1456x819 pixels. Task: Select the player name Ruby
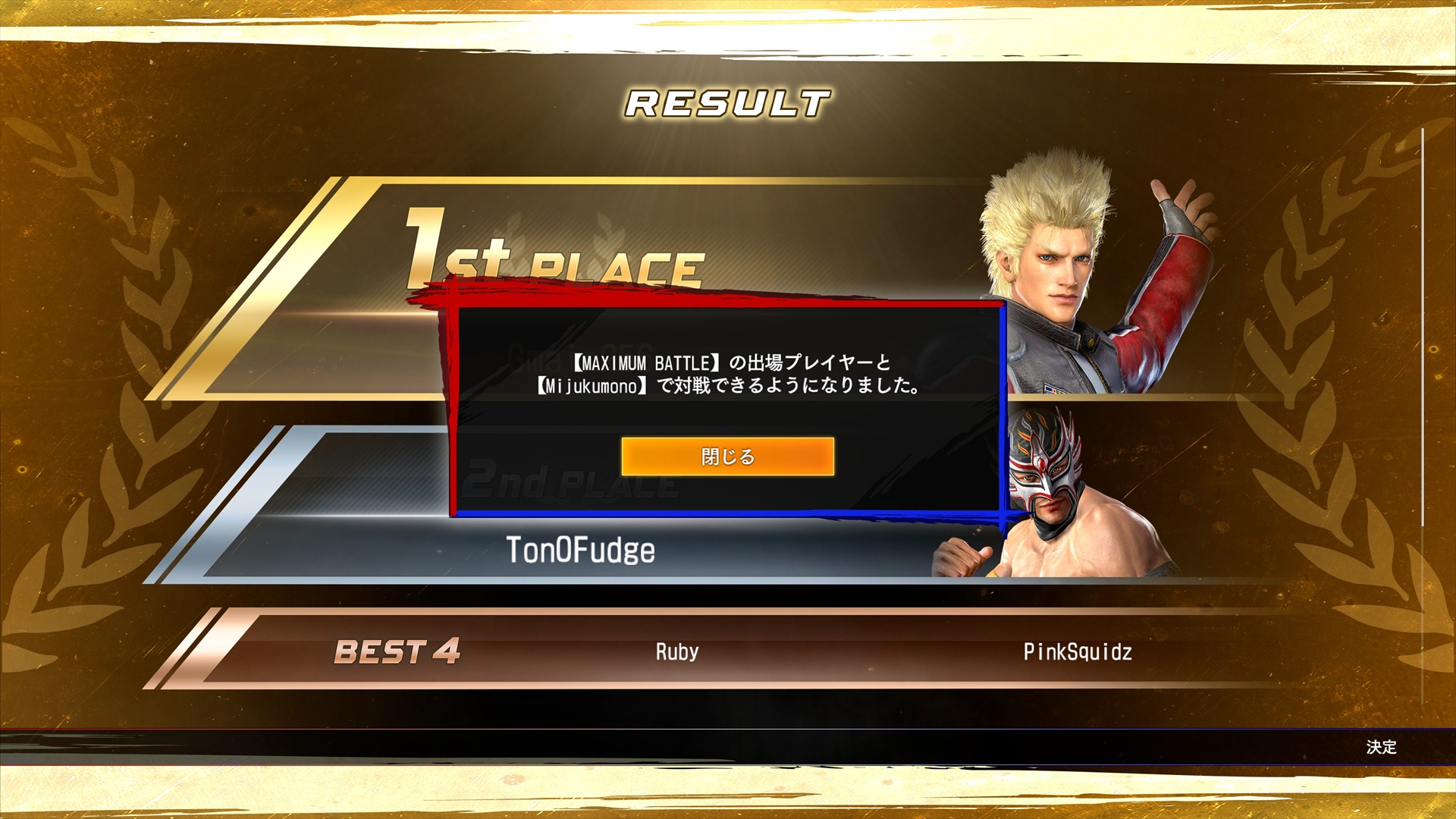[674, 652]
